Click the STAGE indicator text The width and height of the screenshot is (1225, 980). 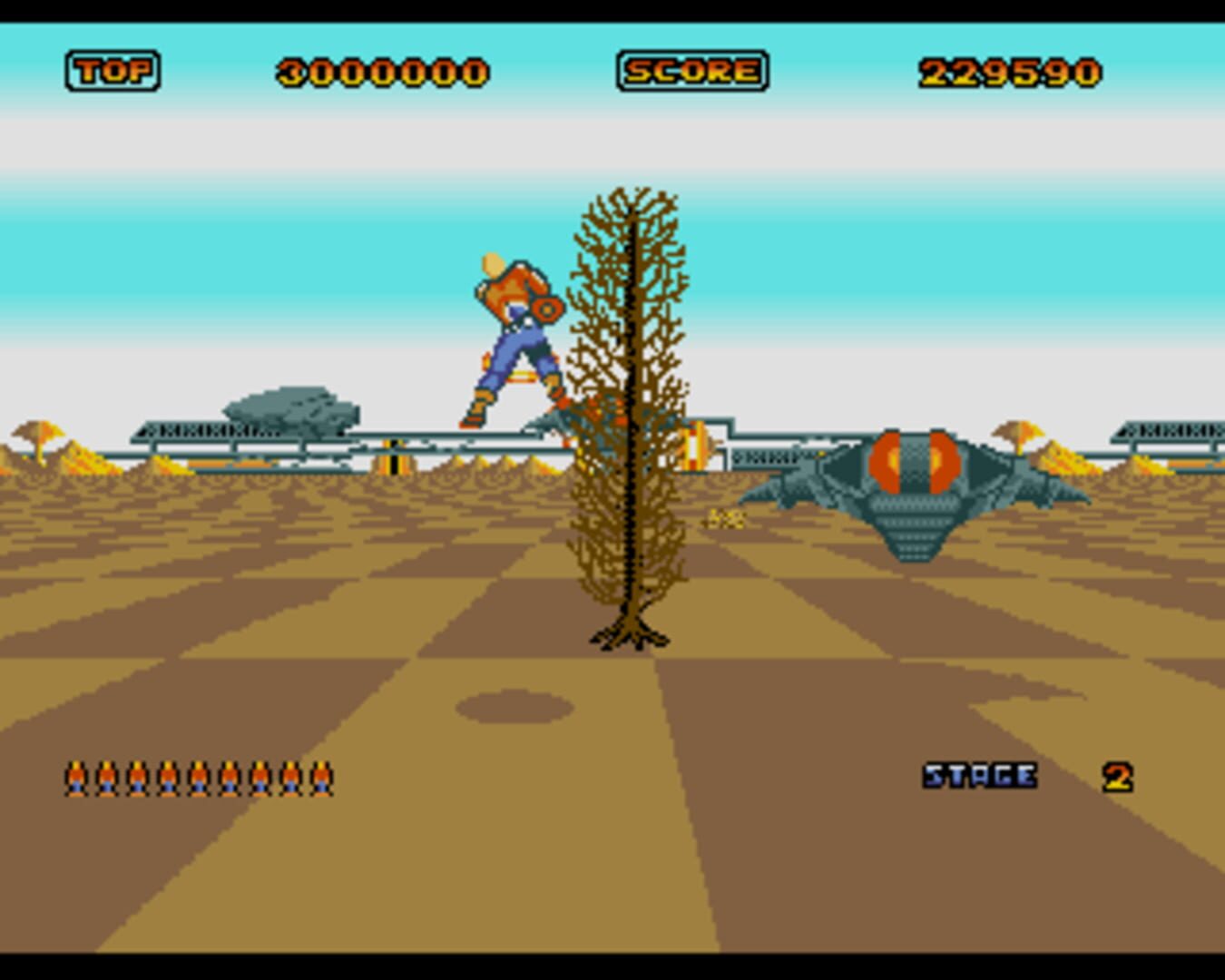pyautogui.click(x=978, y=776)
